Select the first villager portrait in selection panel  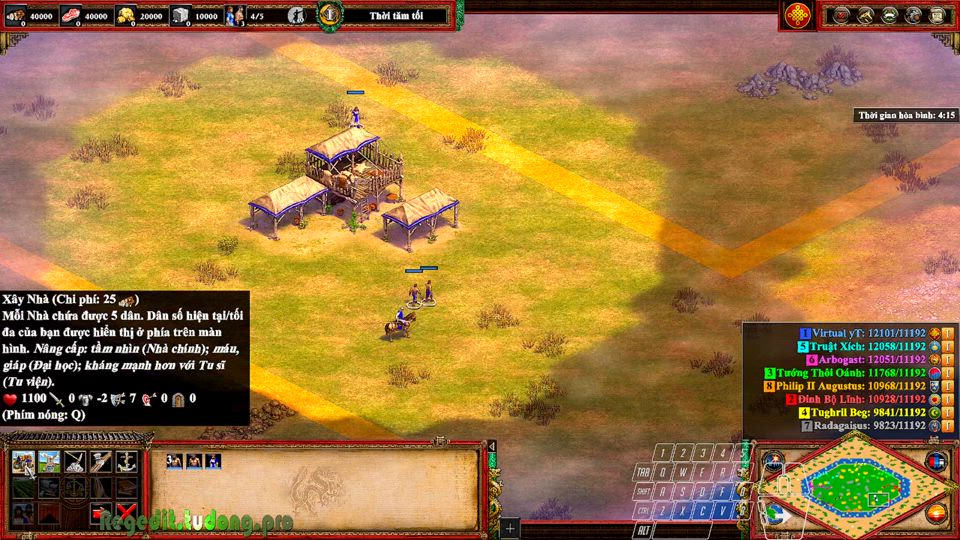click(175, 461)
